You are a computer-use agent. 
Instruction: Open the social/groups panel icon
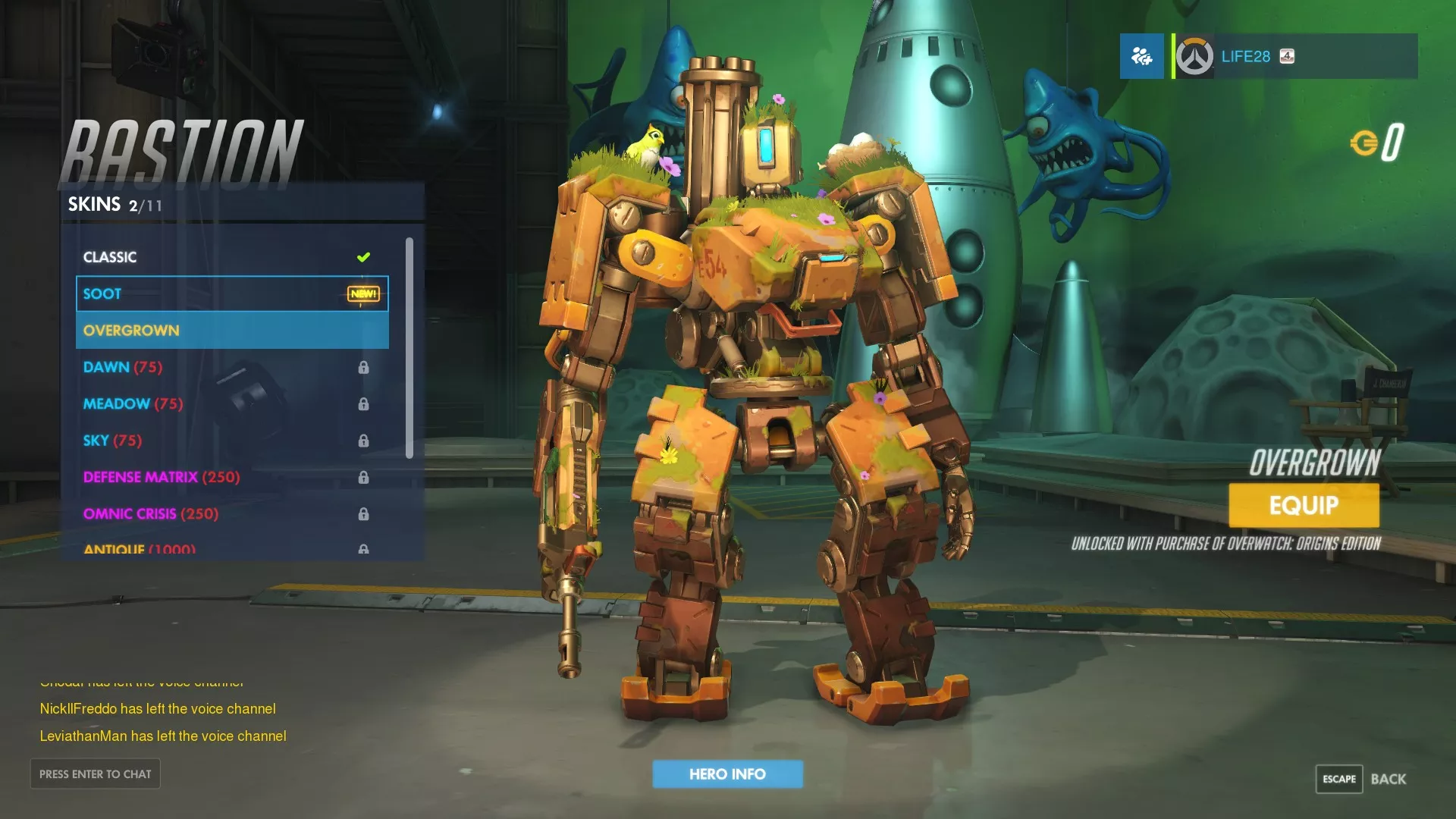point(1141,56)
